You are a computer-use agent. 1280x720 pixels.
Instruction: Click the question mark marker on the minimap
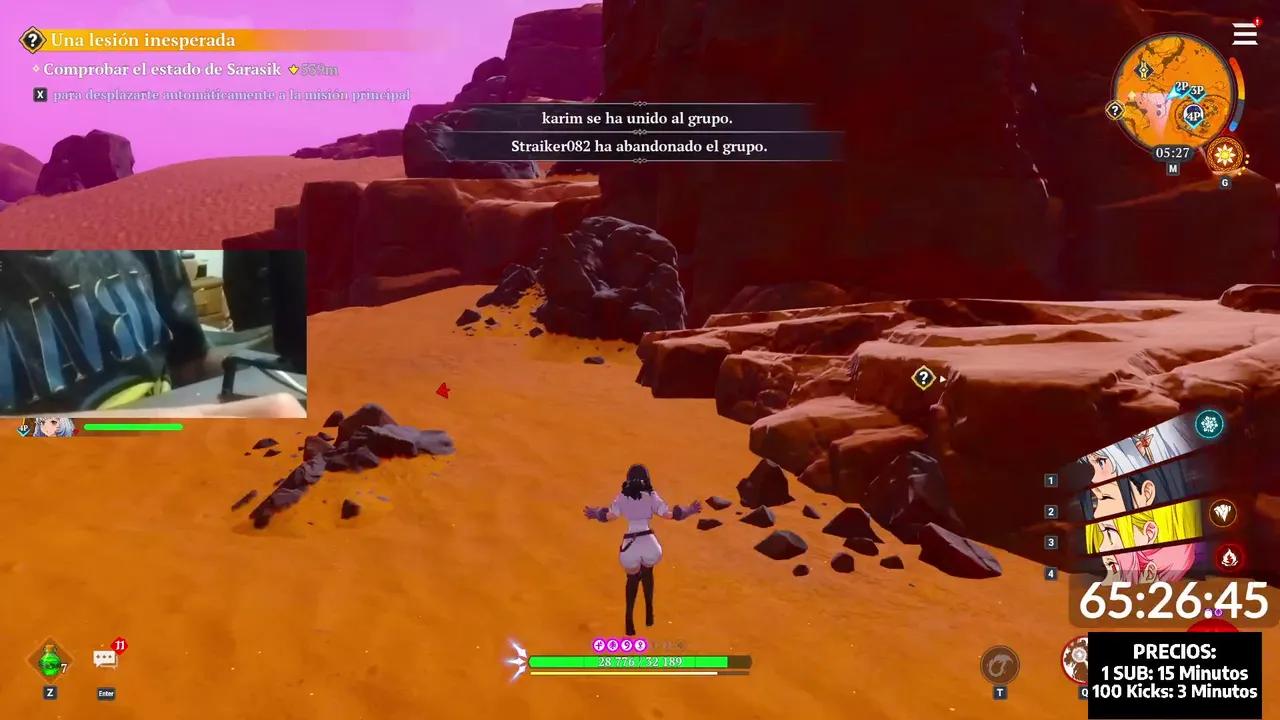(1113, 108)
